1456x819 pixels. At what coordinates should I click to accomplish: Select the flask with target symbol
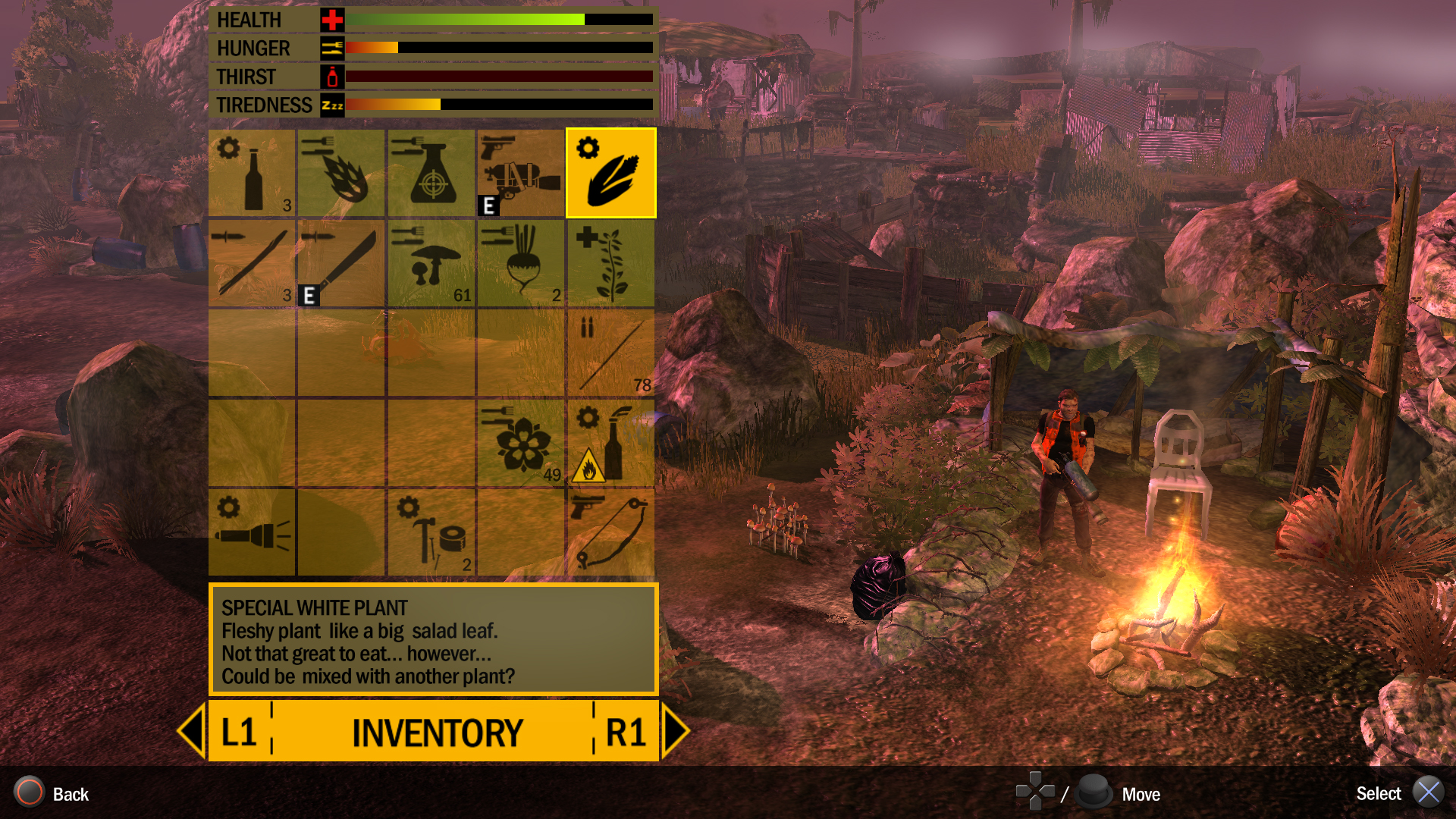tap(431, 173)
